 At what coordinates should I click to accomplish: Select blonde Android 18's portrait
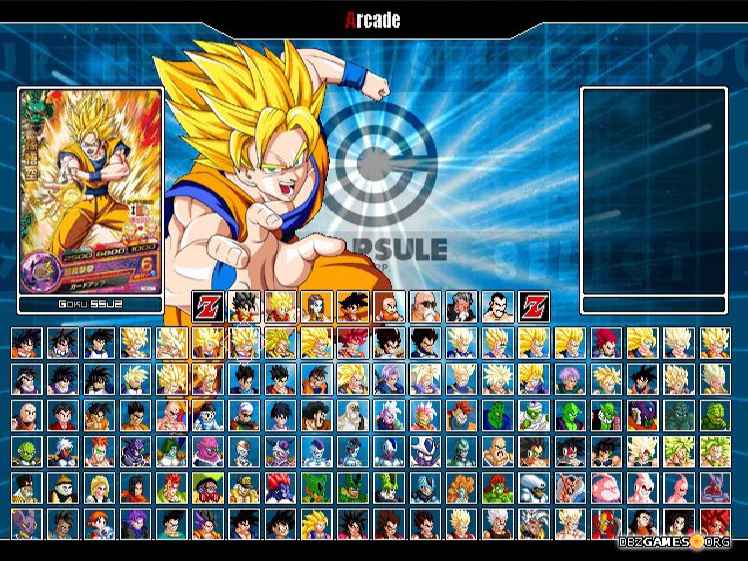pyautogui.click(x=99, y=489)
